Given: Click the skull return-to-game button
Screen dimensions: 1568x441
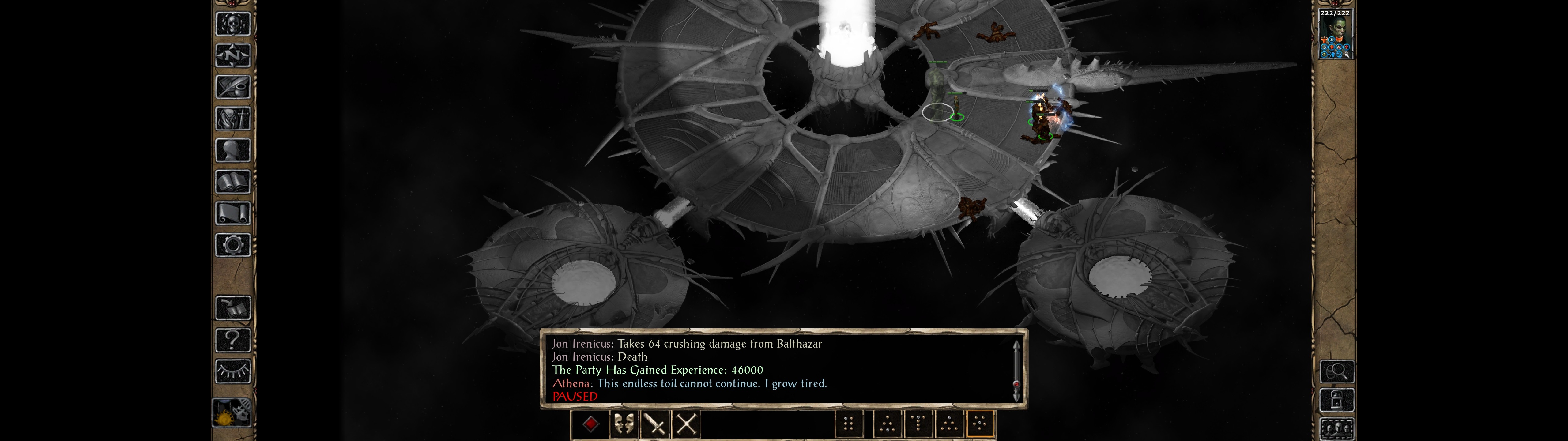Looking at the screenshot, I should point(232,24).
